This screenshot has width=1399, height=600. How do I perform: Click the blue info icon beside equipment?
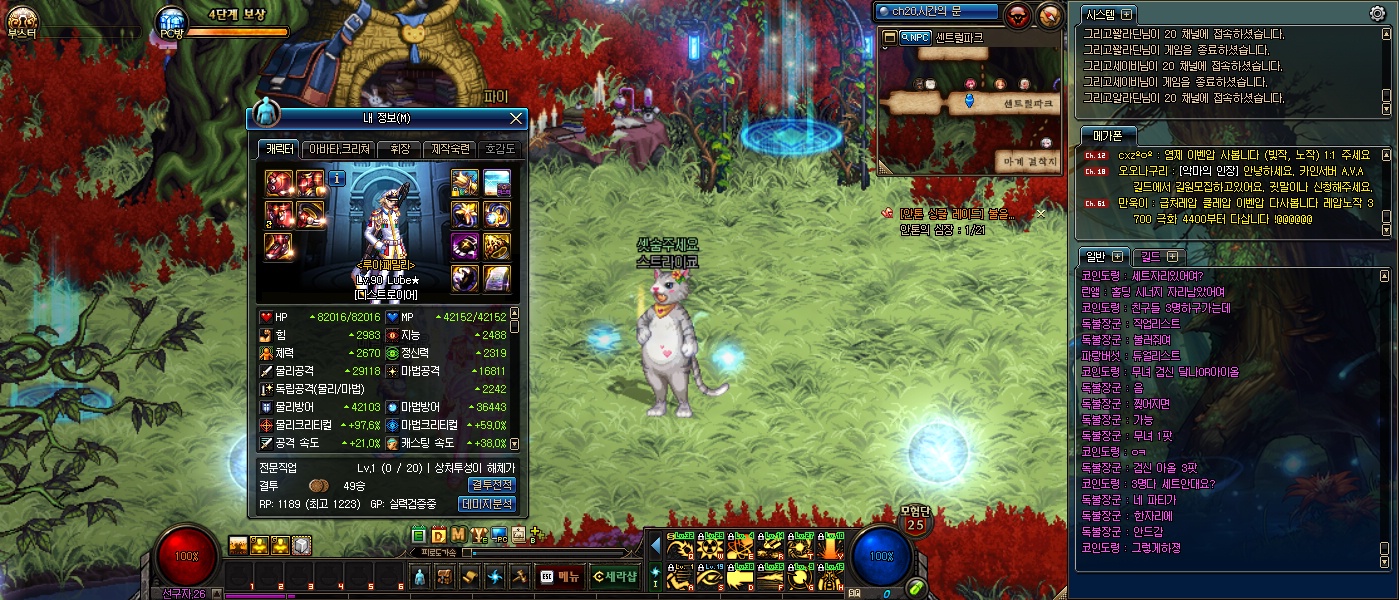pos(337,178)
